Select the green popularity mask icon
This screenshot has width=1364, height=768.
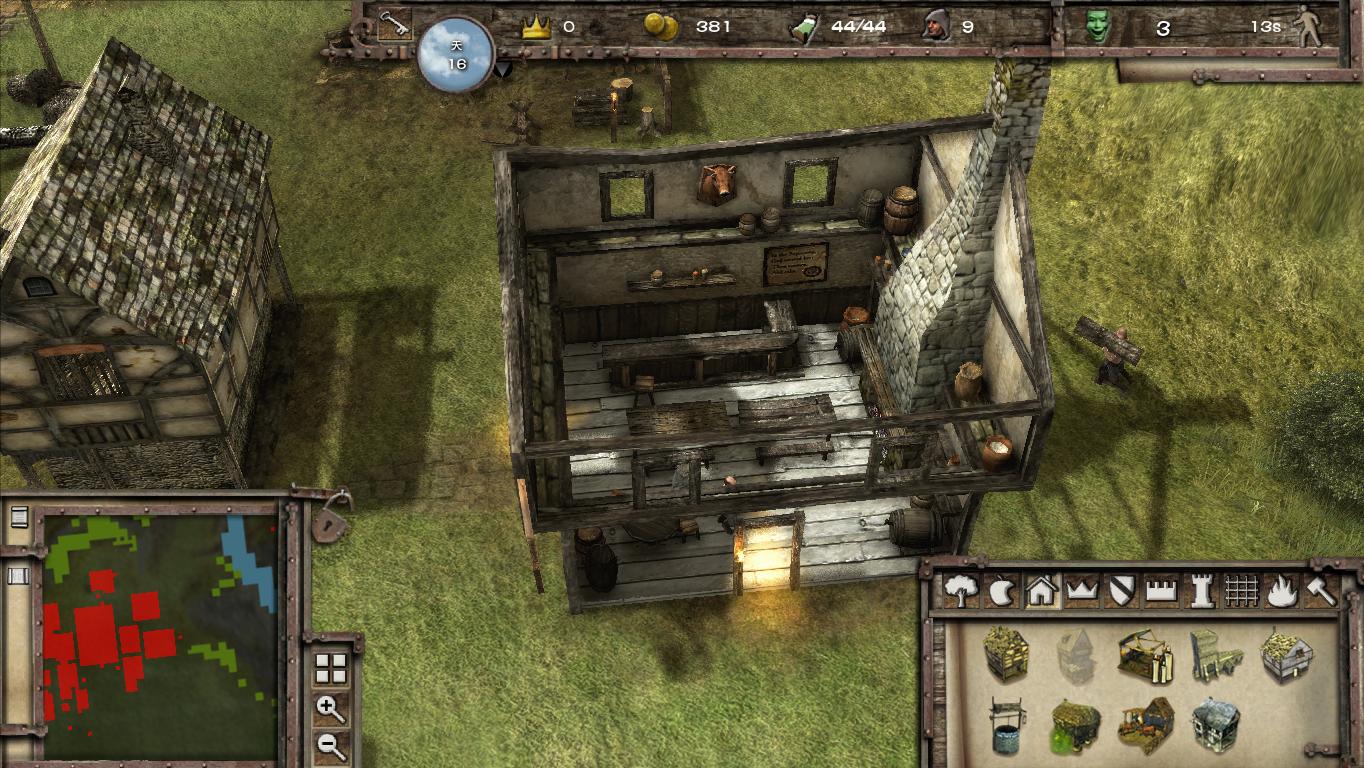click(1098, 27)
